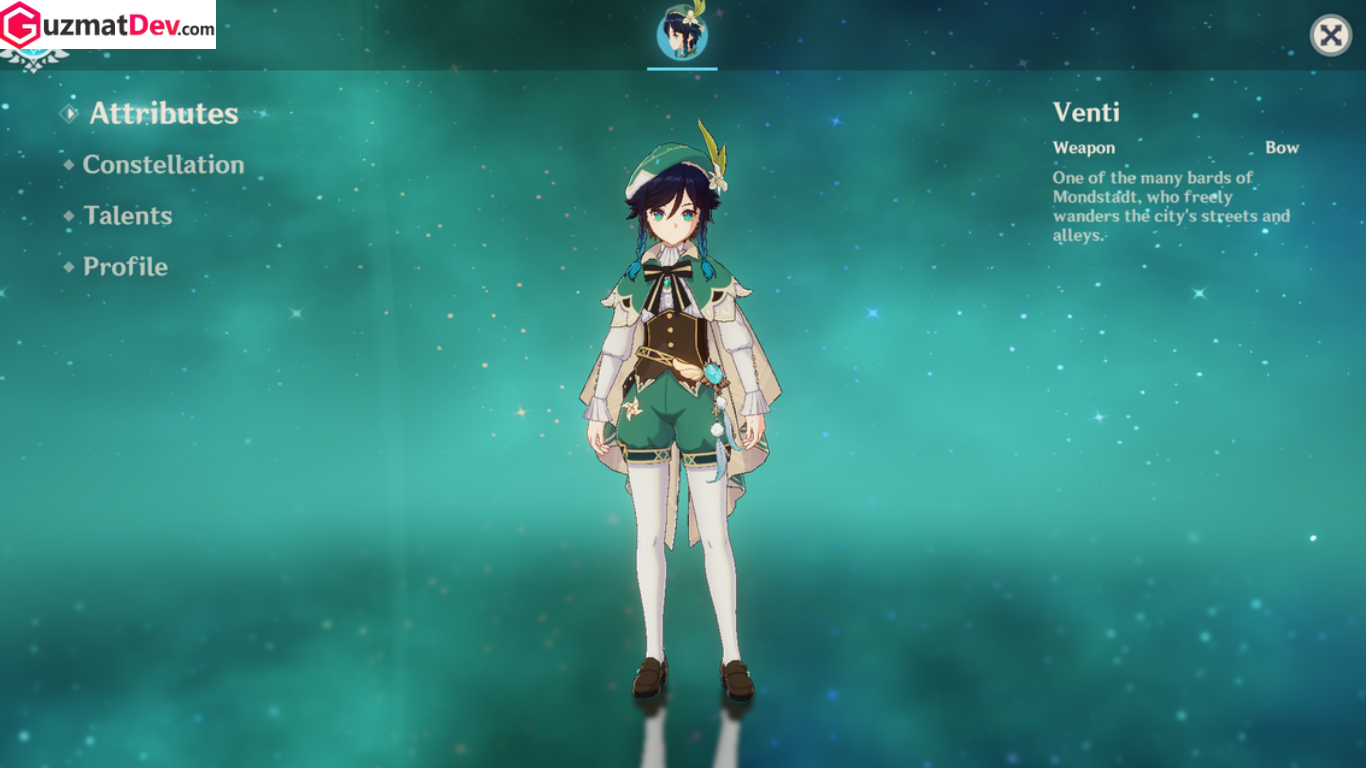Select Venti's portrait icon at top
Image resolution: width=1366 pixels, height=768 pixels.
(682, 35)
